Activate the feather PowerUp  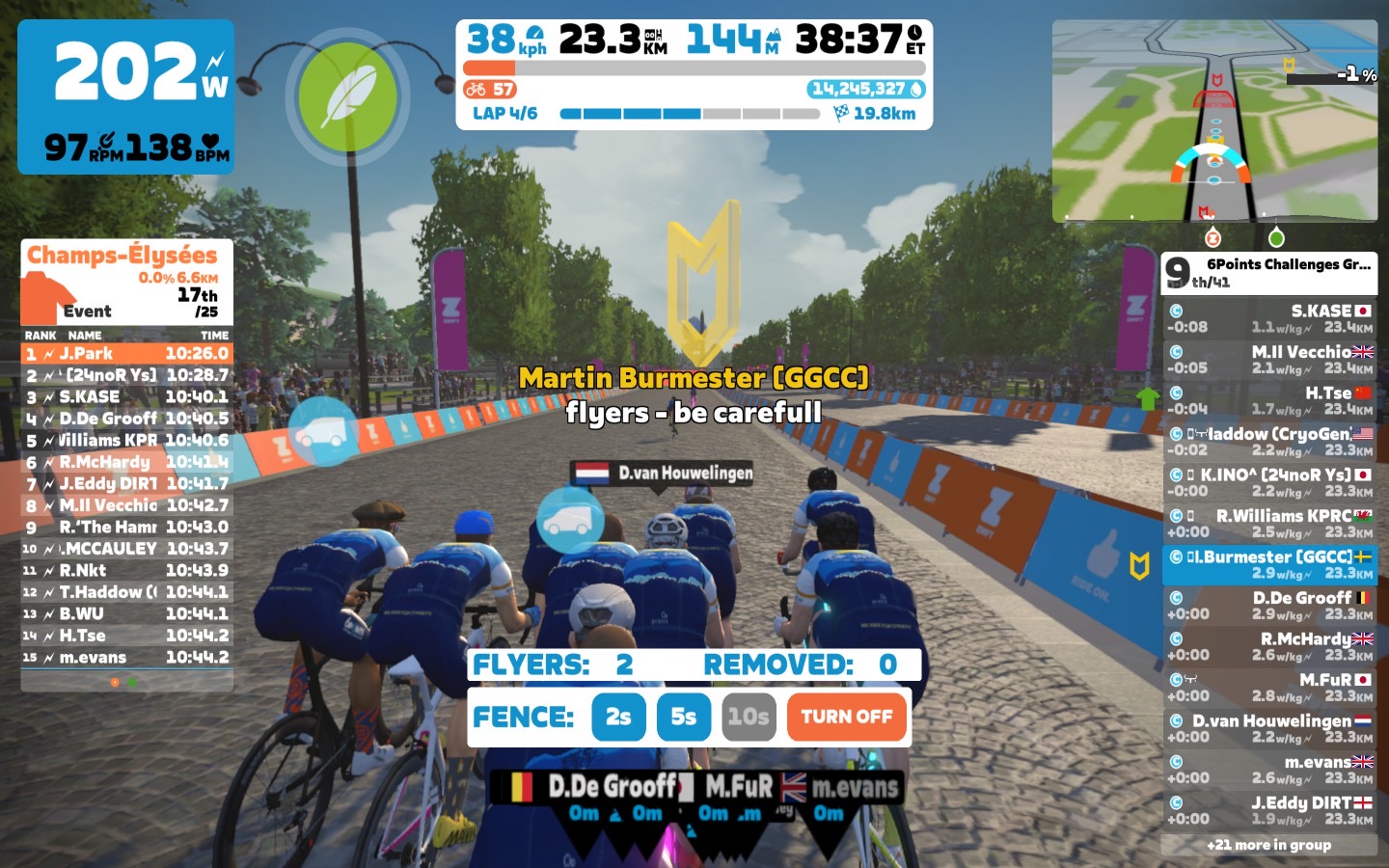tap(347, 96)
